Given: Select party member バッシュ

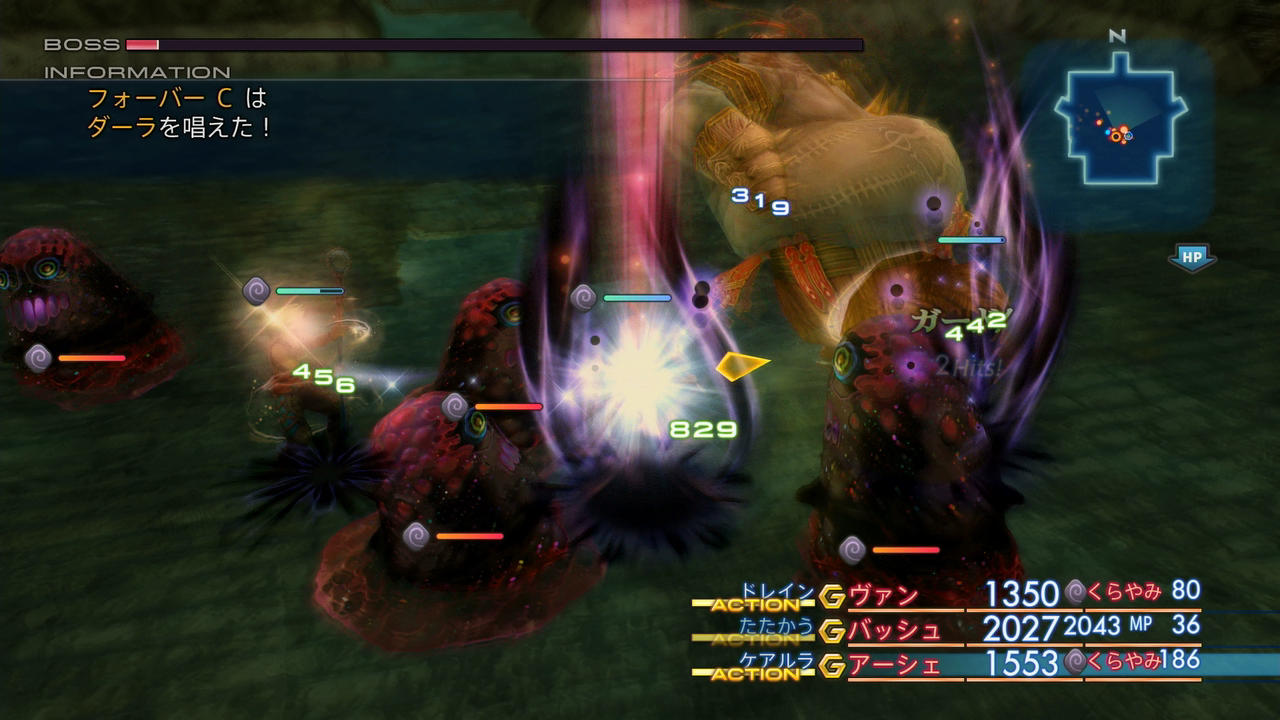Looking at the screenshot, I should pyautogui.click(x=894, y=630).
